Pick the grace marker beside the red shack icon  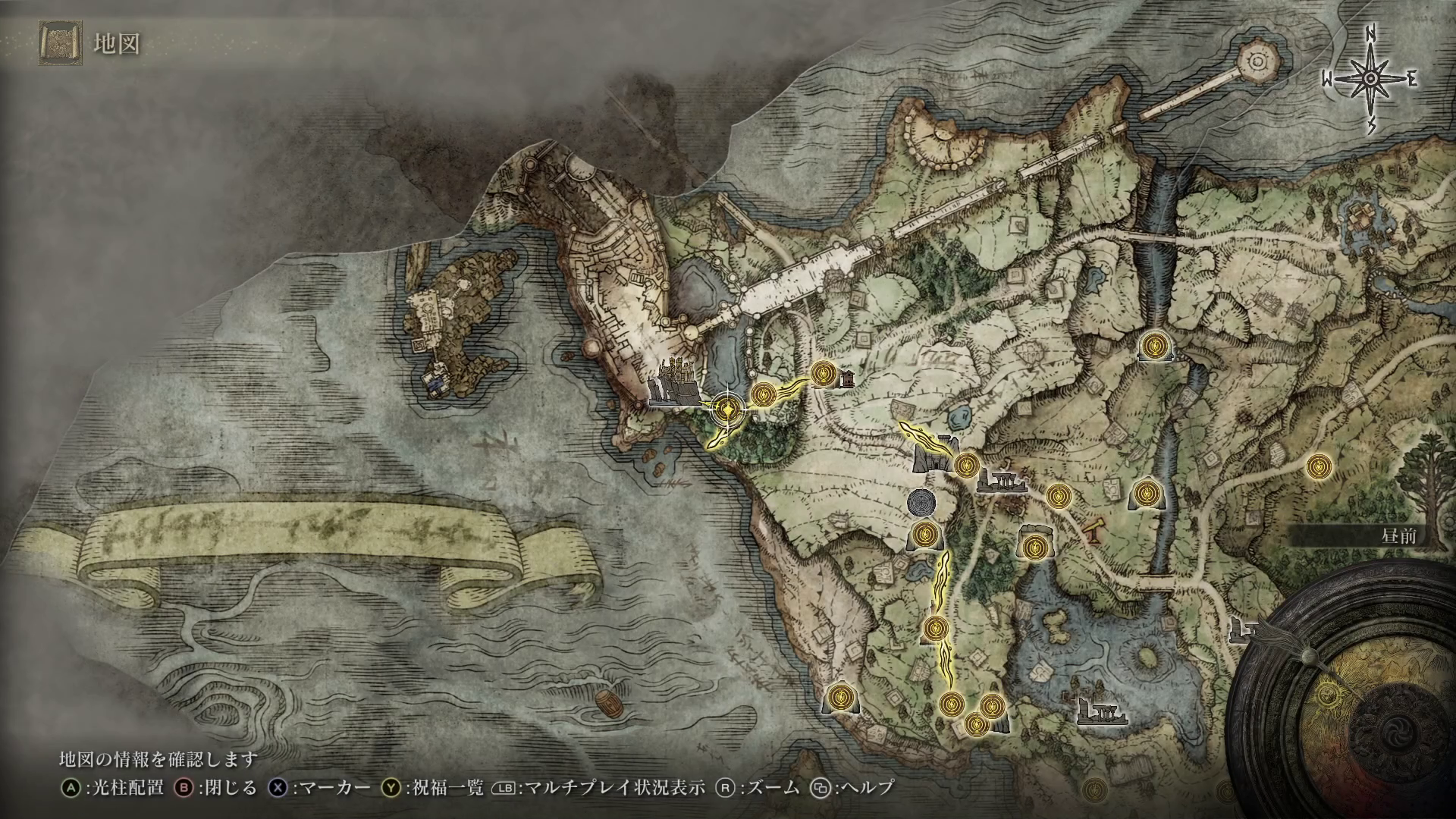click(822, 372)
